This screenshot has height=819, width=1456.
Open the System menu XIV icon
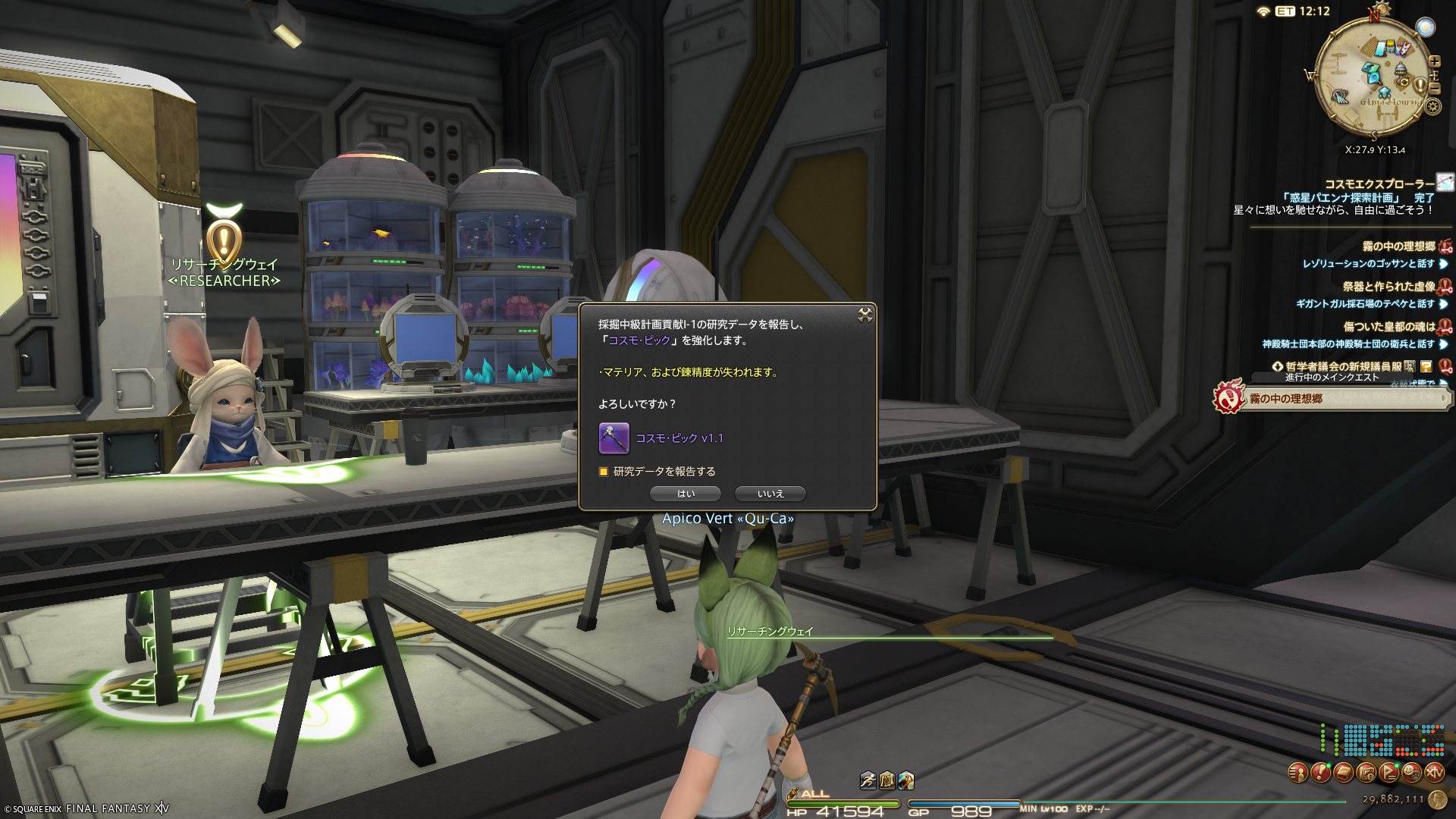tap(1434, 773)
